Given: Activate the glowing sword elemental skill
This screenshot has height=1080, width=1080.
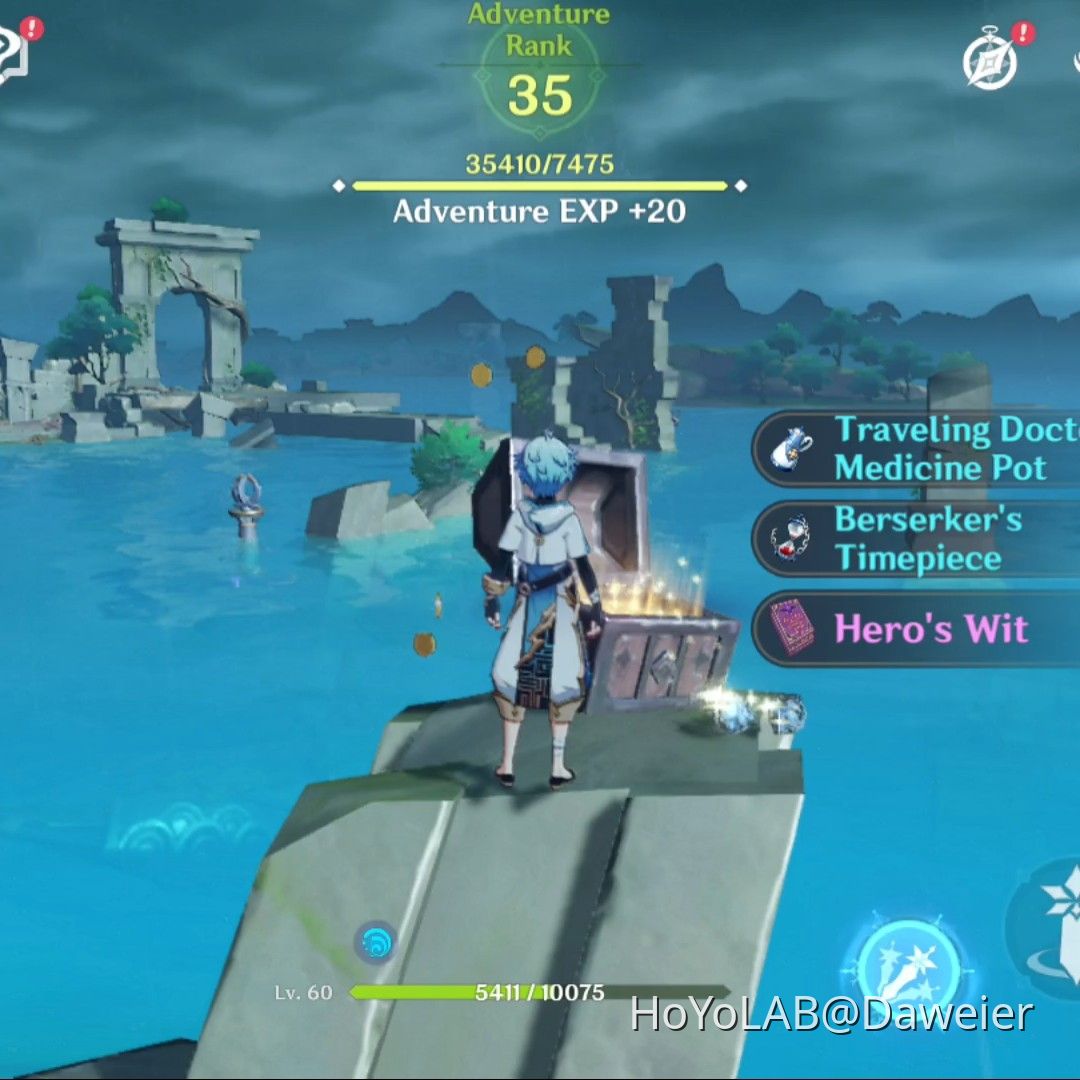Looking at the screenshot, I should tap(908, 969).
